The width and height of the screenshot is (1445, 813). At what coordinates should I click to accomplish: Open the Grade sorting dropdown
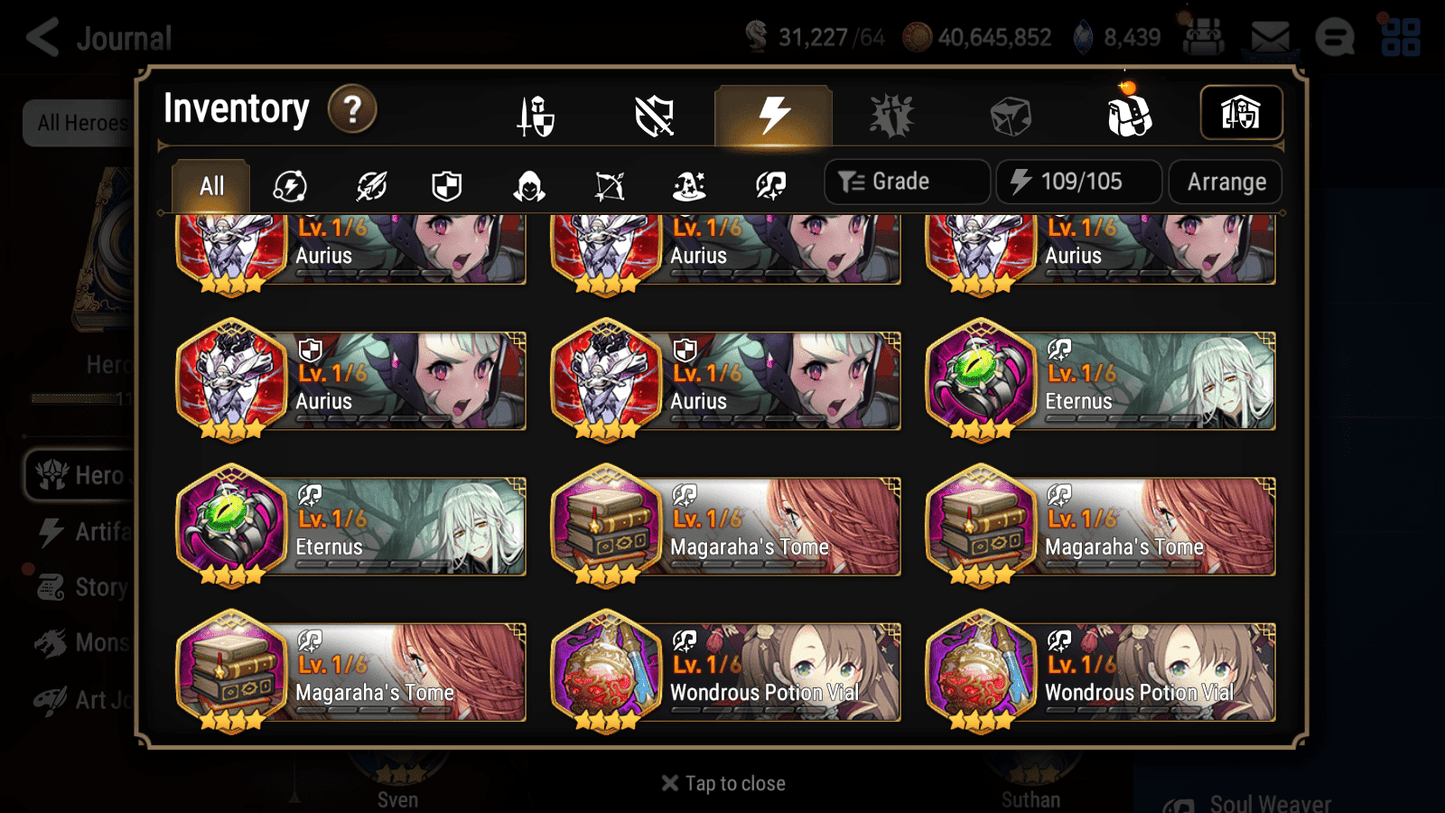tap(906, 181)
